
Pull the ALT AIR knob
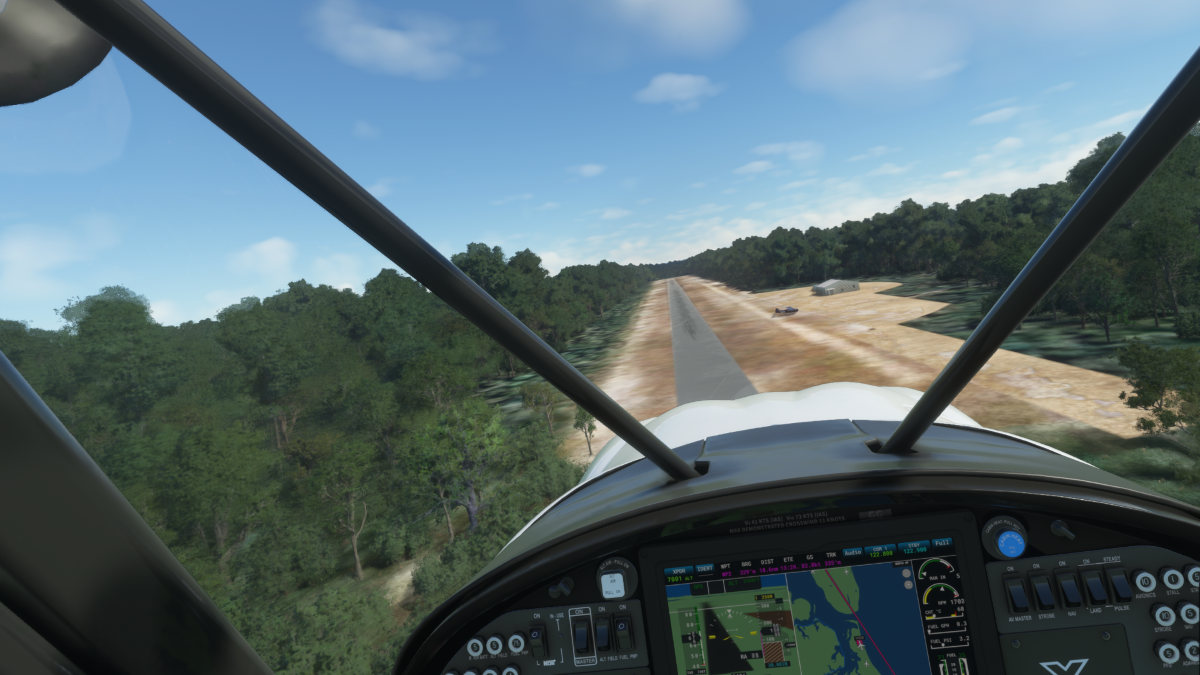pyautogui.click(x=616, y=581)
